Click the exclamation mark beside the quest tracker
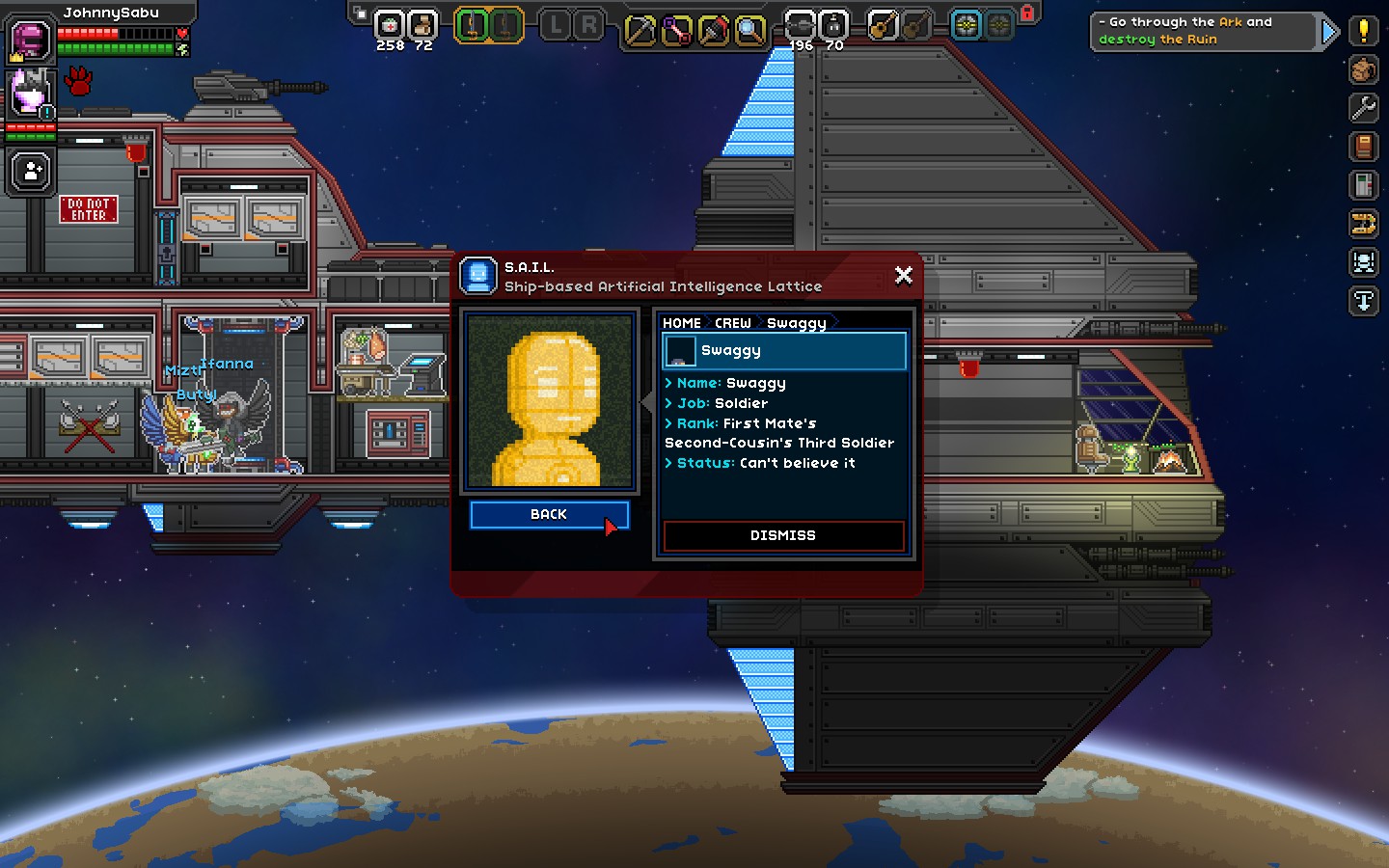 coord(1364,30)
